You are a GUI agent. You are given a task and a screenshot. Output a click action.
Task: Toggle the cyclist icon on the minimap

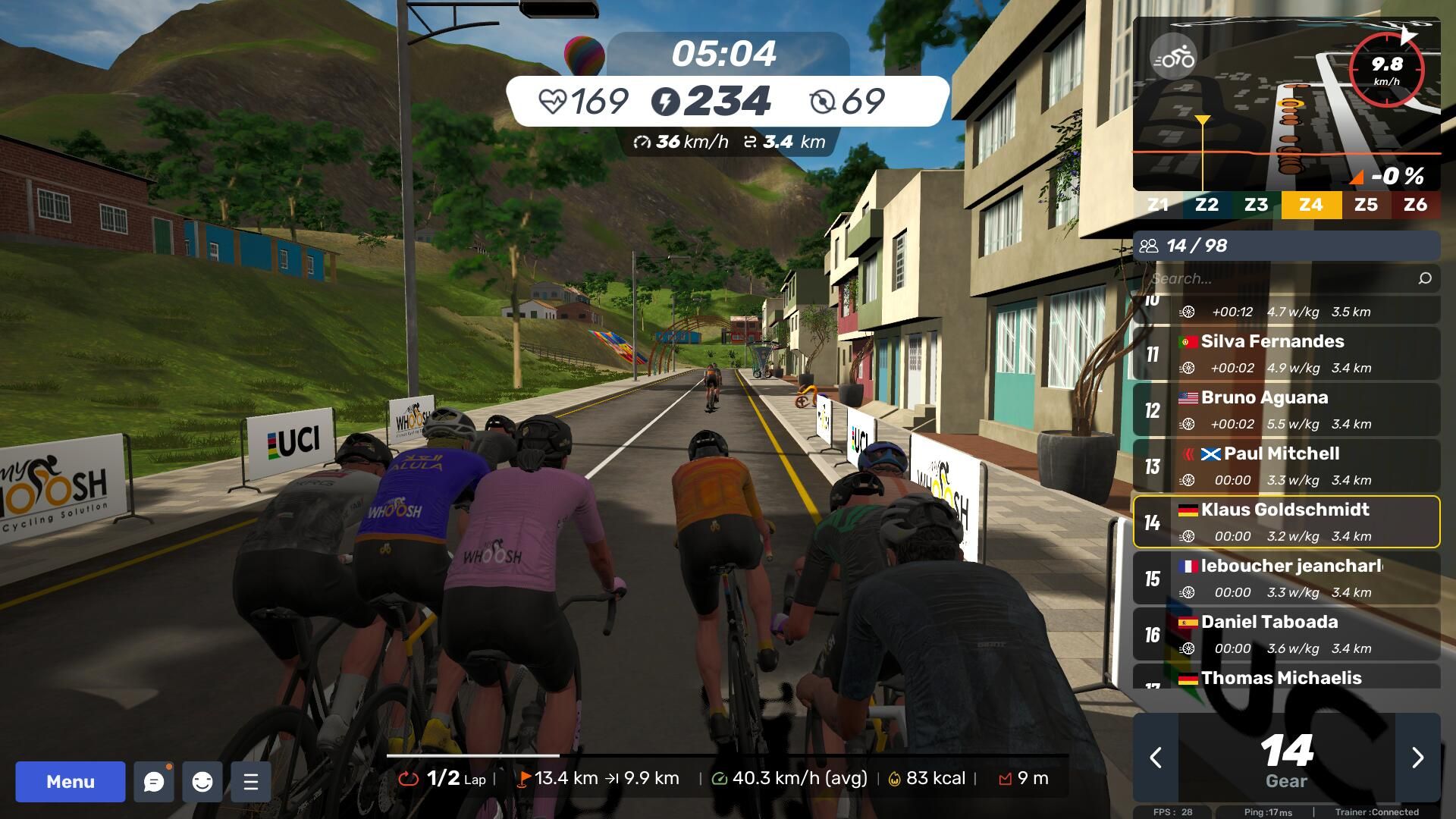click(x=1172, y=57)
